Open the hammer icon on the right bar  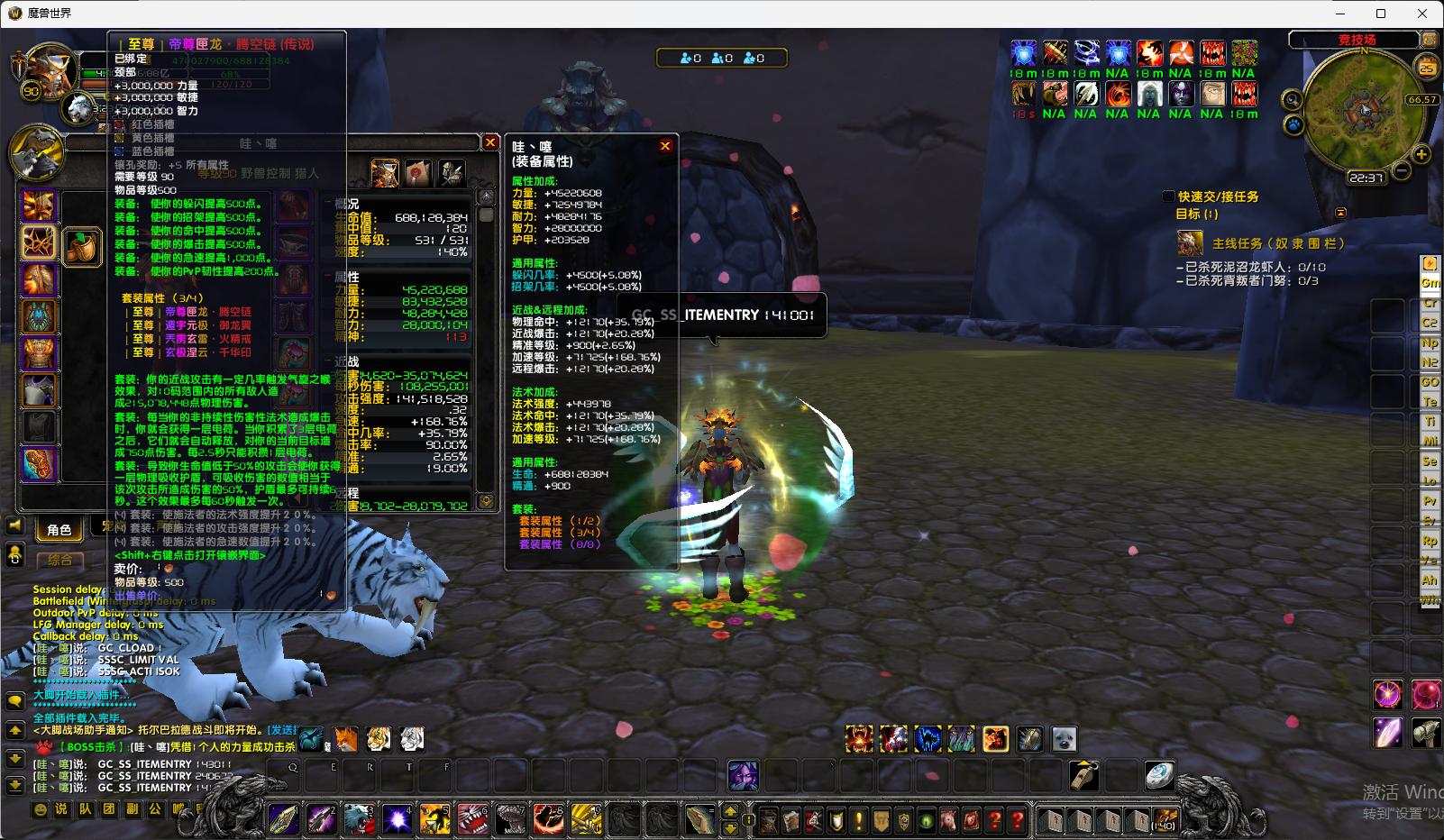[1425, 732]
